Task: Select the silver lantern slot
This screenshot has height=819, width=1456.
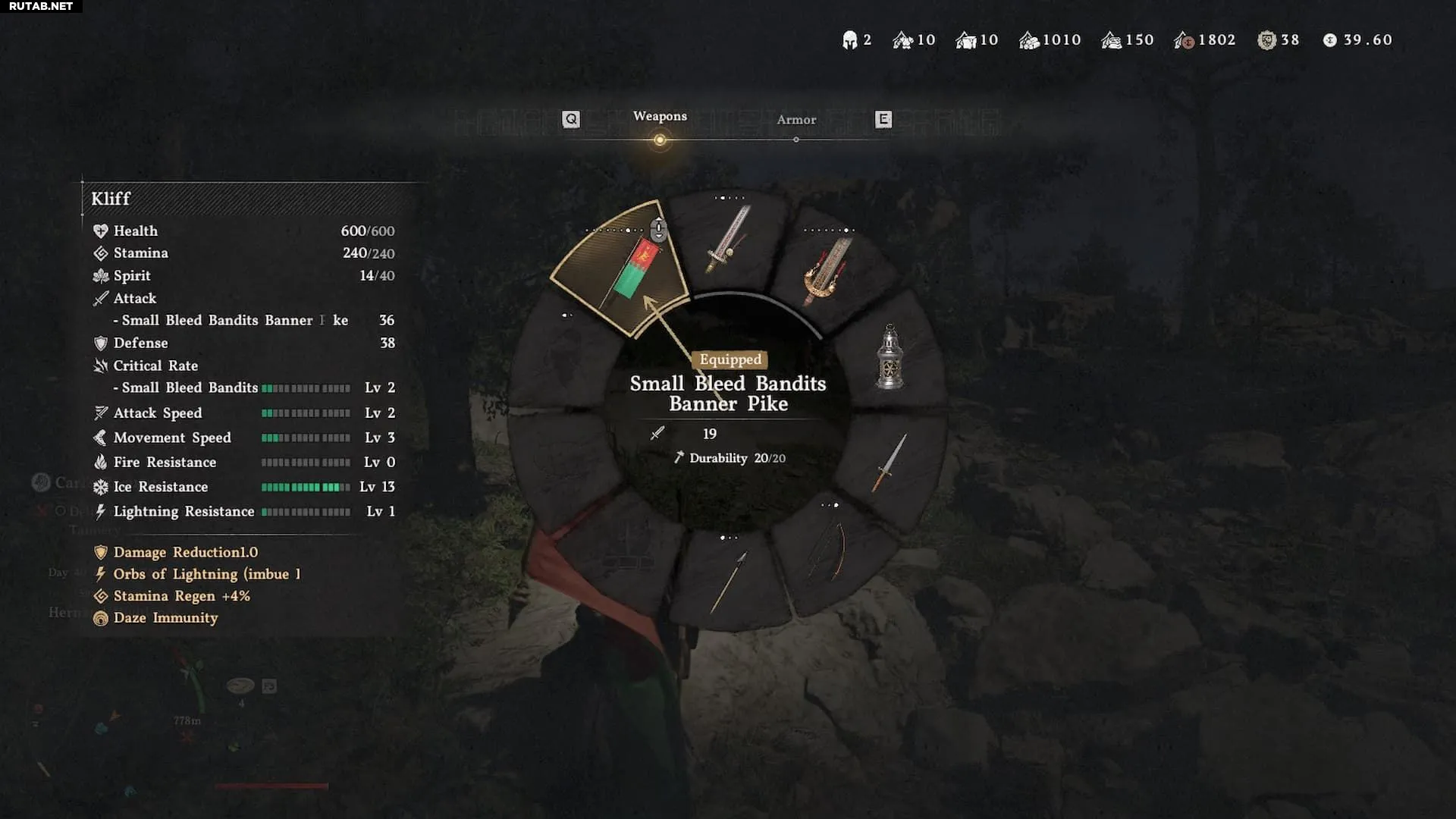Action: point(890,357)
